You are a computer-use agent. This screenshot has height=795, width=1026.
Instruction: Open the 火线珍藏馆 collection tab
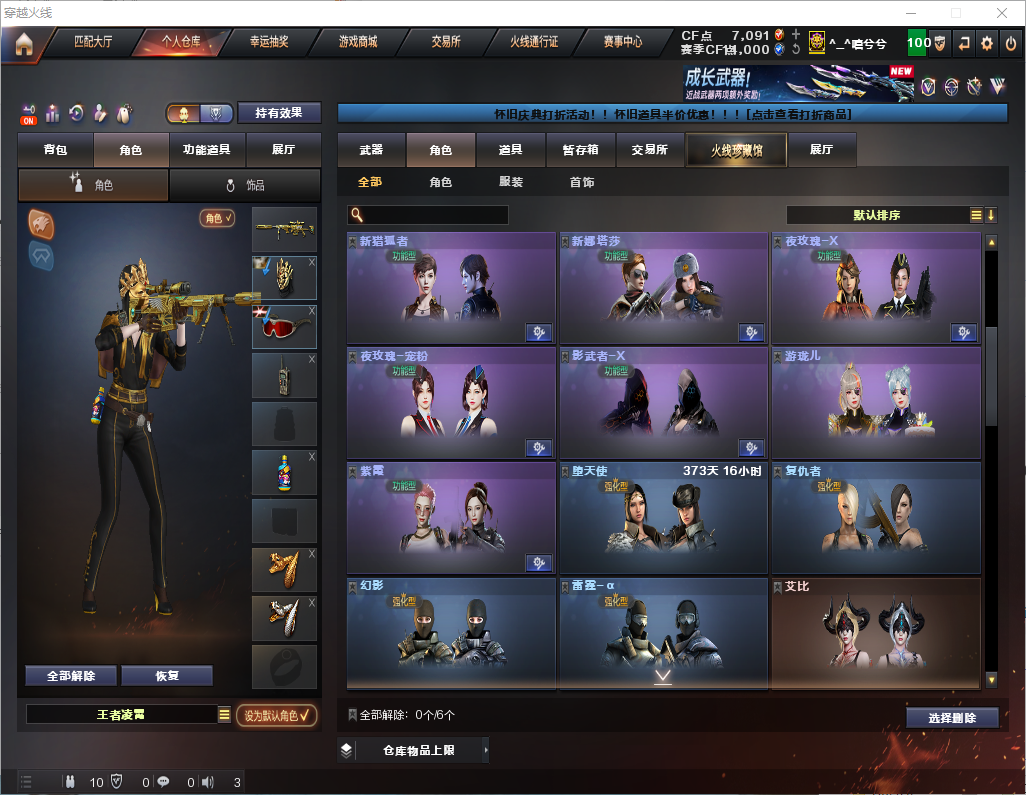tap(736, 150)
